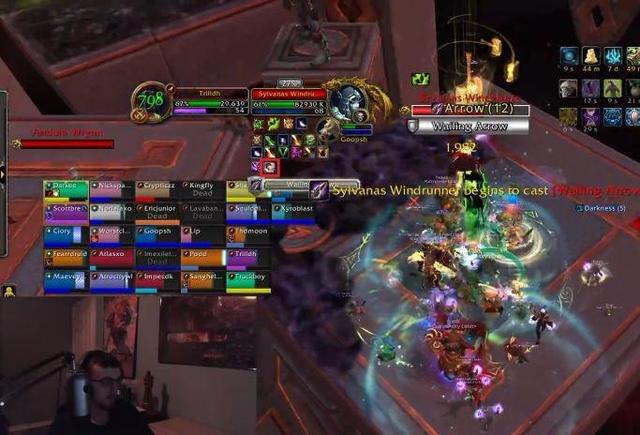Click the Anduin Wrynn boss health frame
Screen dimensions: 640x435
pyautogui.click(x=66, y=144)
